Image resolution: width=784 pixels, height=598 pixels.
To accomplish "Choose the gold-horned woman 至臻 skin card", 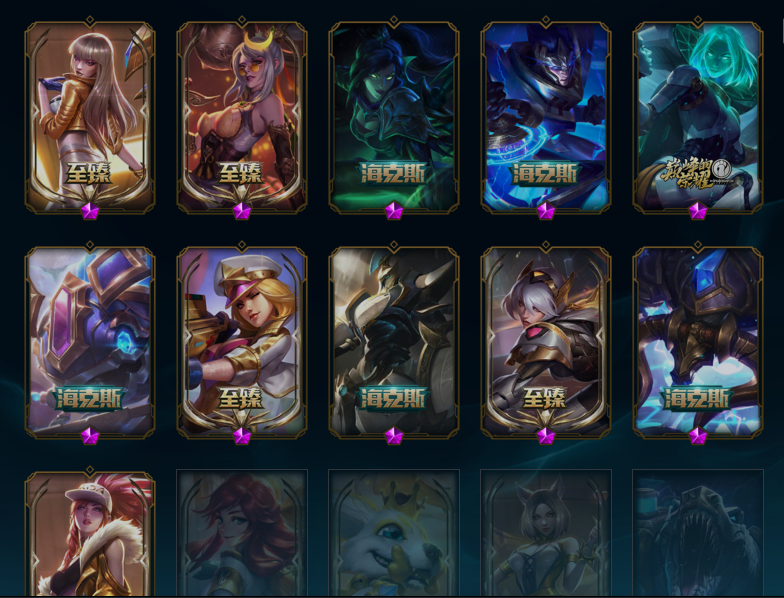I will tap(242, 116).
